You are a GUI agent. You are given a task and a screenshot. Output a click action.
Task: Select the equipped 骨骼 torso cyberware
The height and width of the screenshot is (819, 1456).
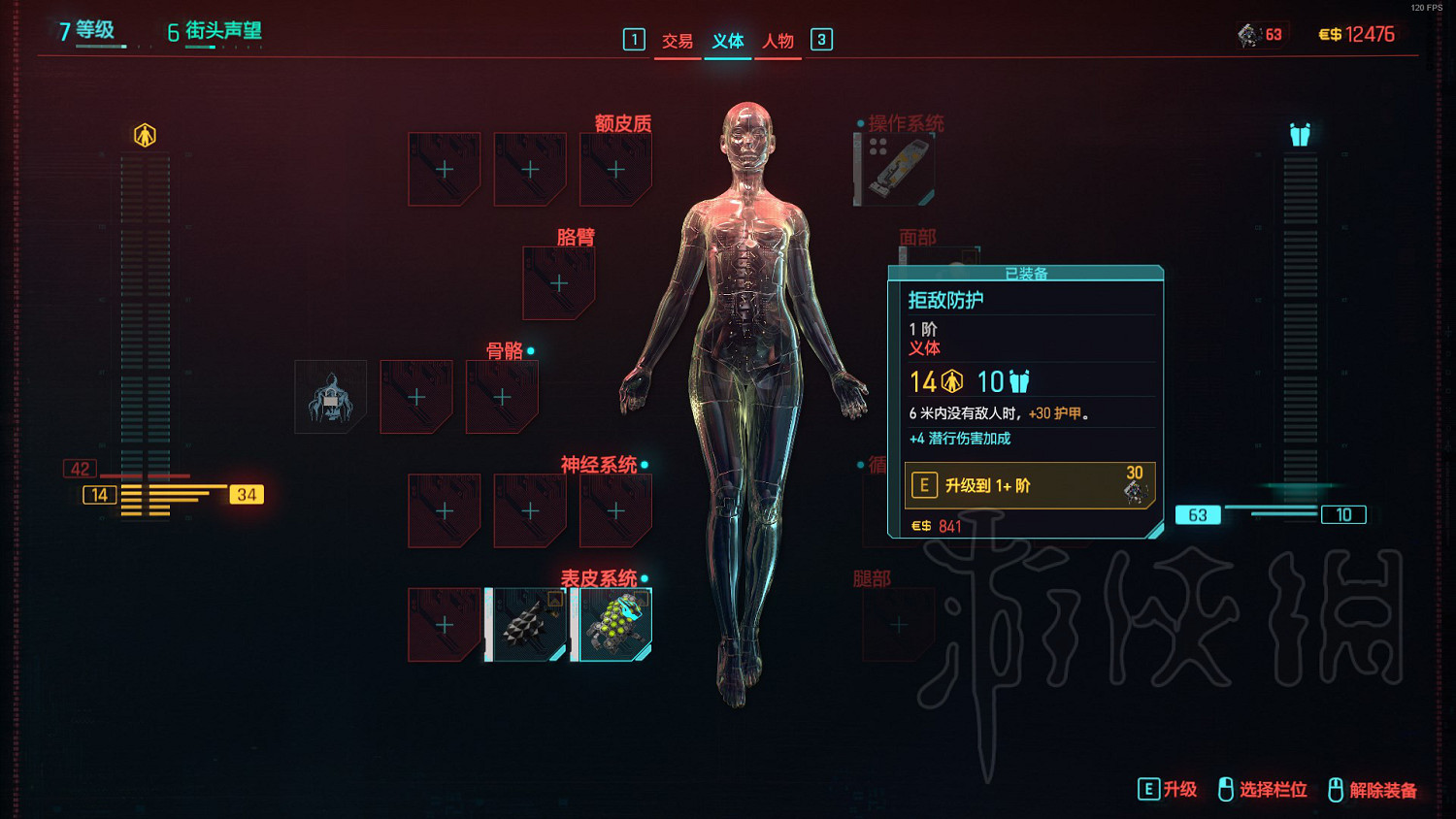pos(331,397)
